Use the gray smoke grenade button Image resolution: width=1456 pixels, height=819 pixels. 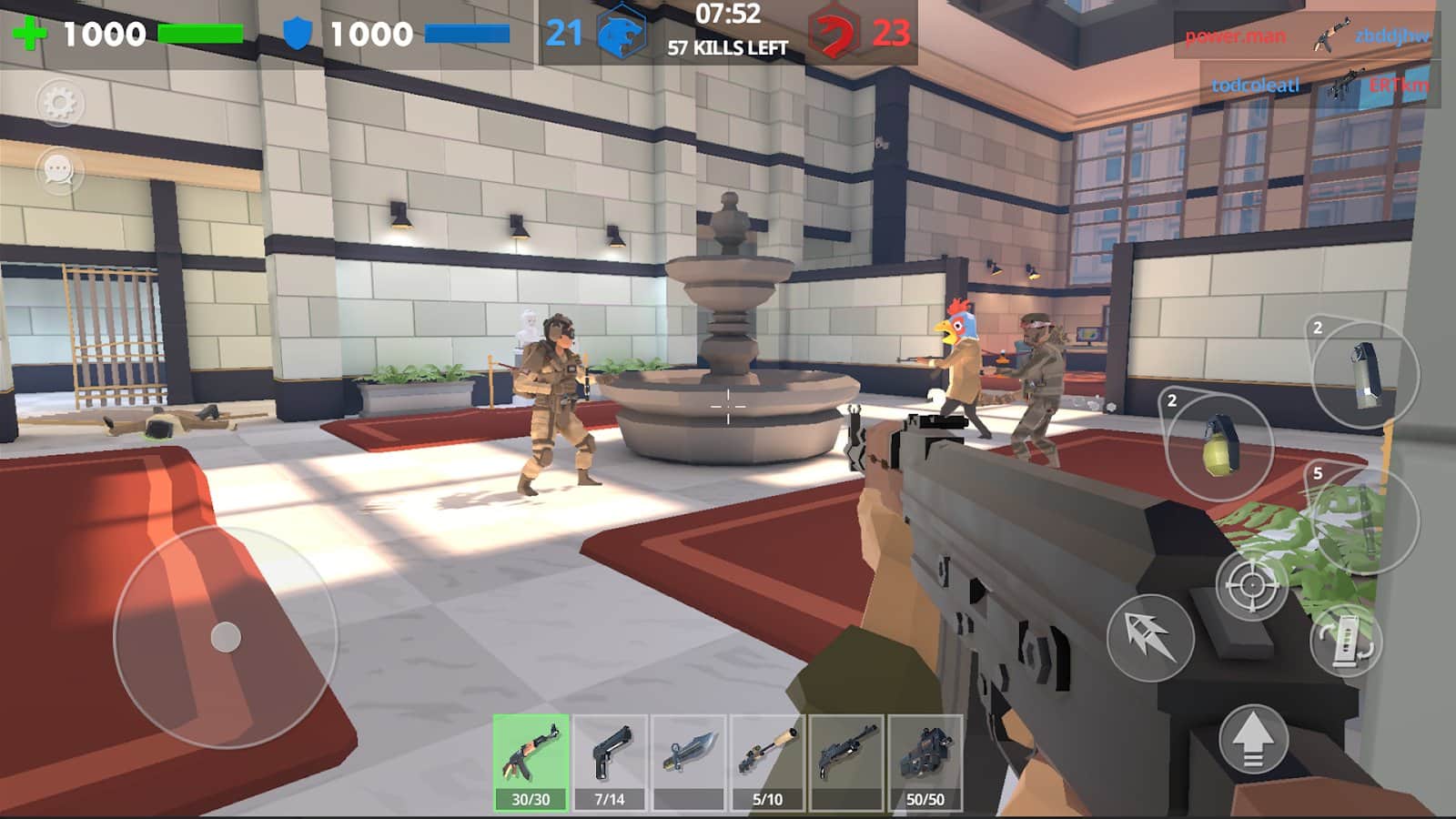[x=1364, y=374]
